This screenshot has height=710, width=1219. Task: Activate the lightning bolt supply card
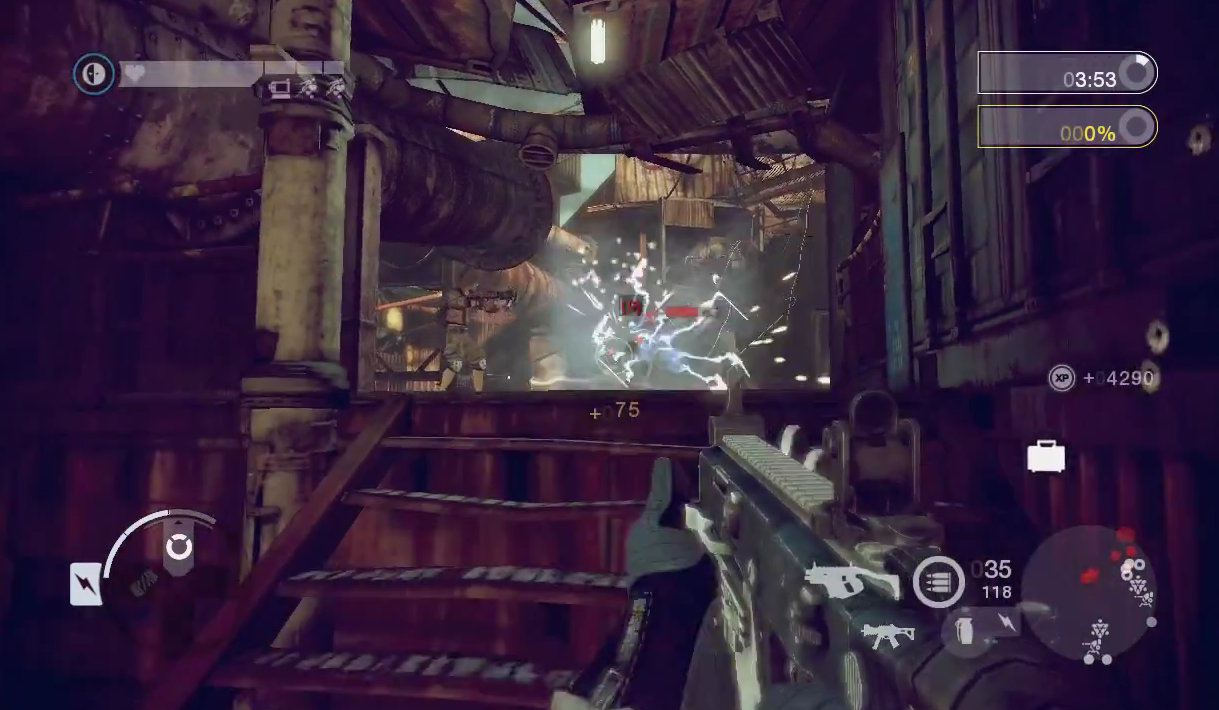[x=86, y=584]
